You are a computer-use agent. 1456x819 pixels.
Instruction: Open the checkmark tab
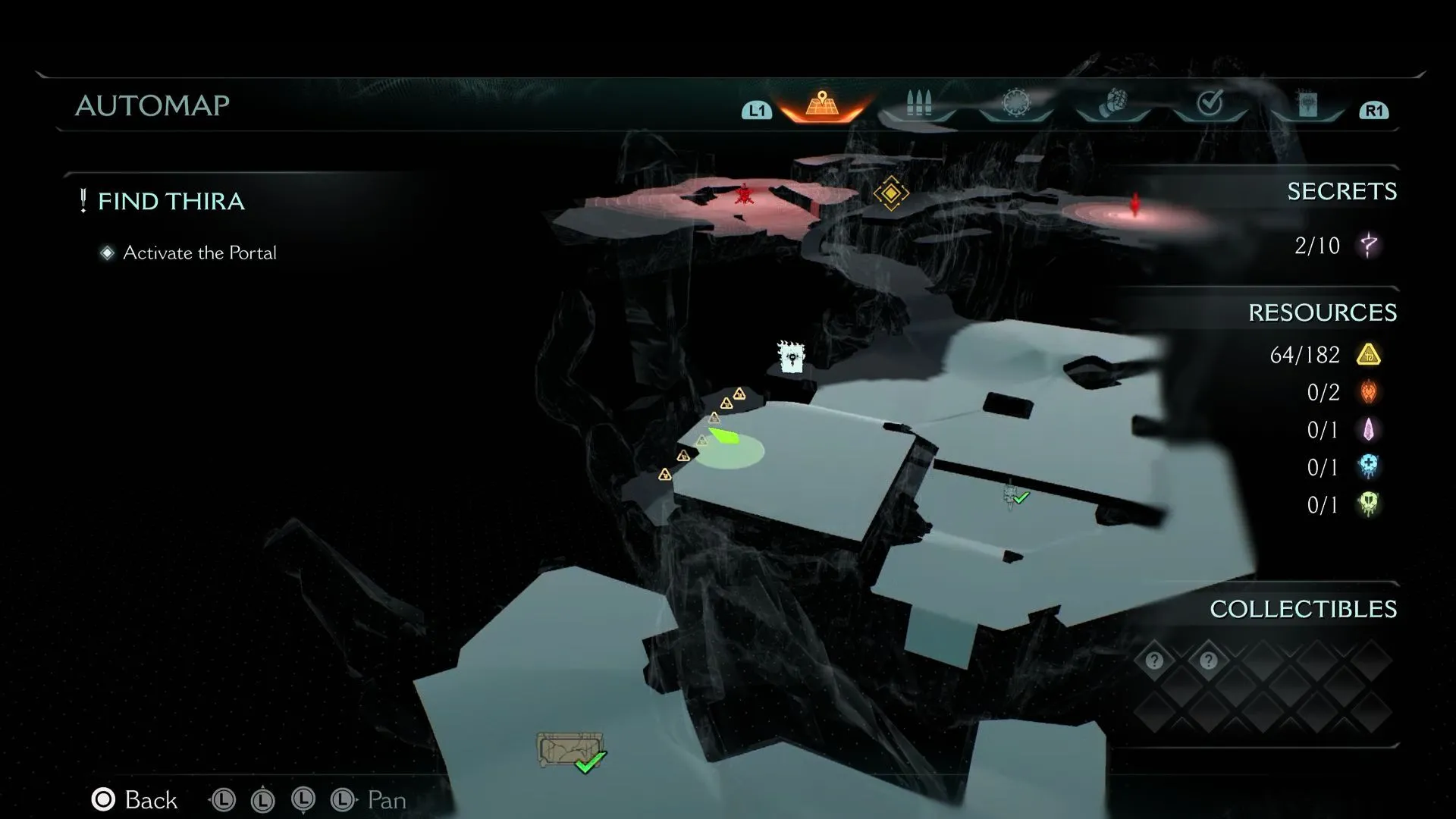1210,103
